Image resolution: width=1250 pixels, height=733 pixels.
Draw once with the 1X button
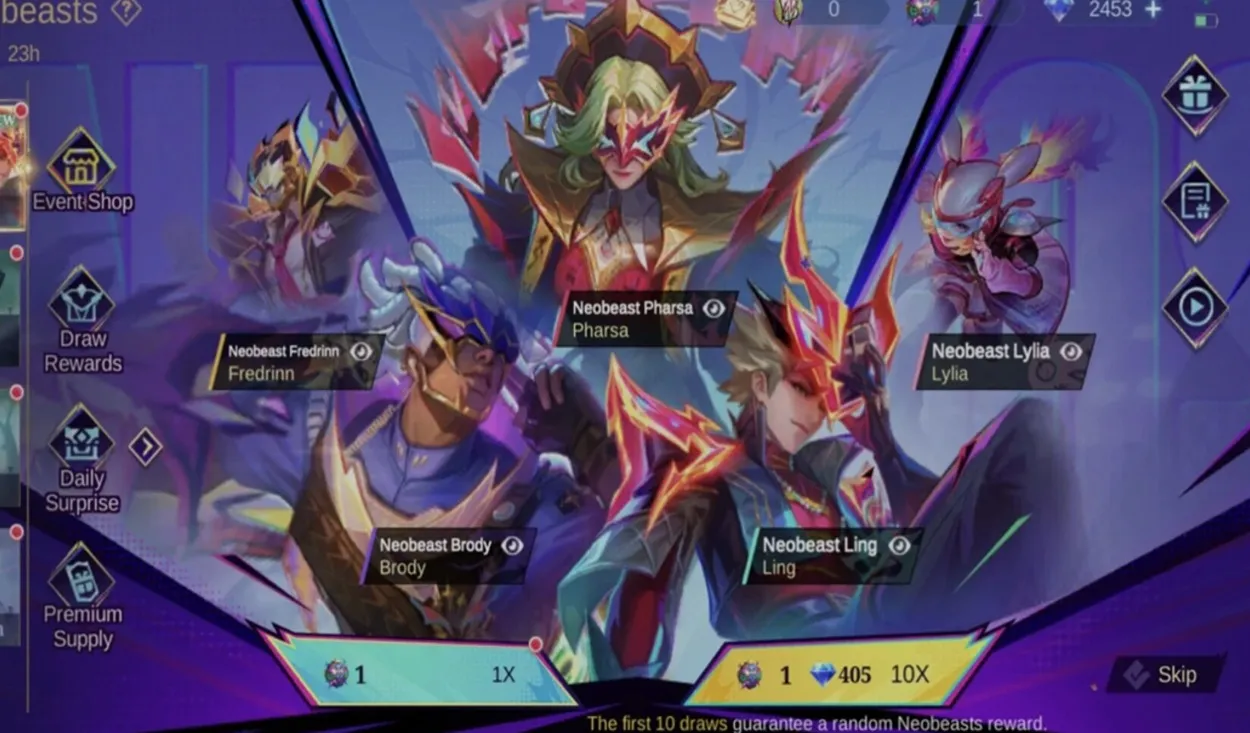pos(420,674)
